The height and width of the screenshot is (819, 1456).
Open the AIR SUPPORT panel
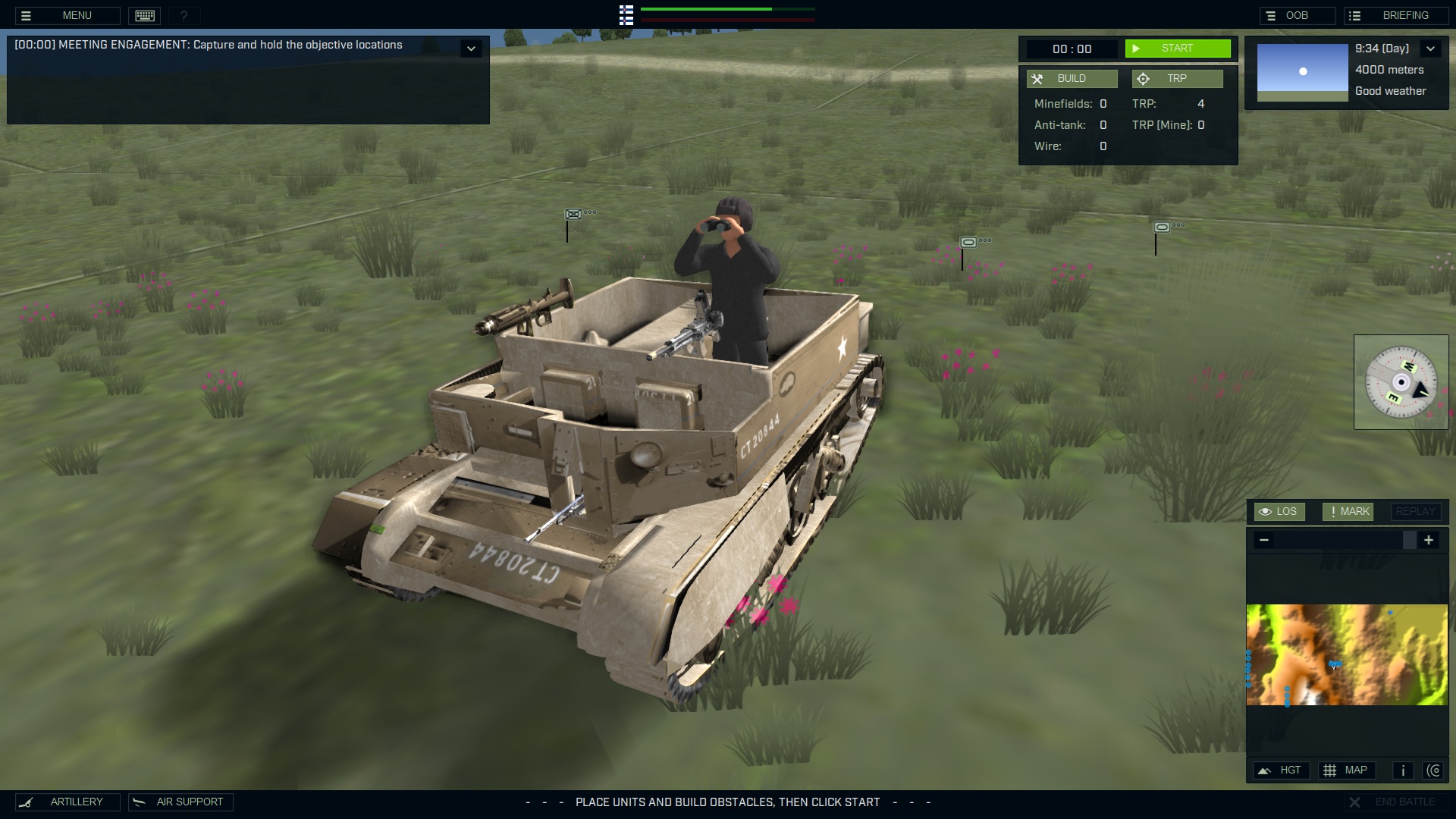tap(180, 802)
